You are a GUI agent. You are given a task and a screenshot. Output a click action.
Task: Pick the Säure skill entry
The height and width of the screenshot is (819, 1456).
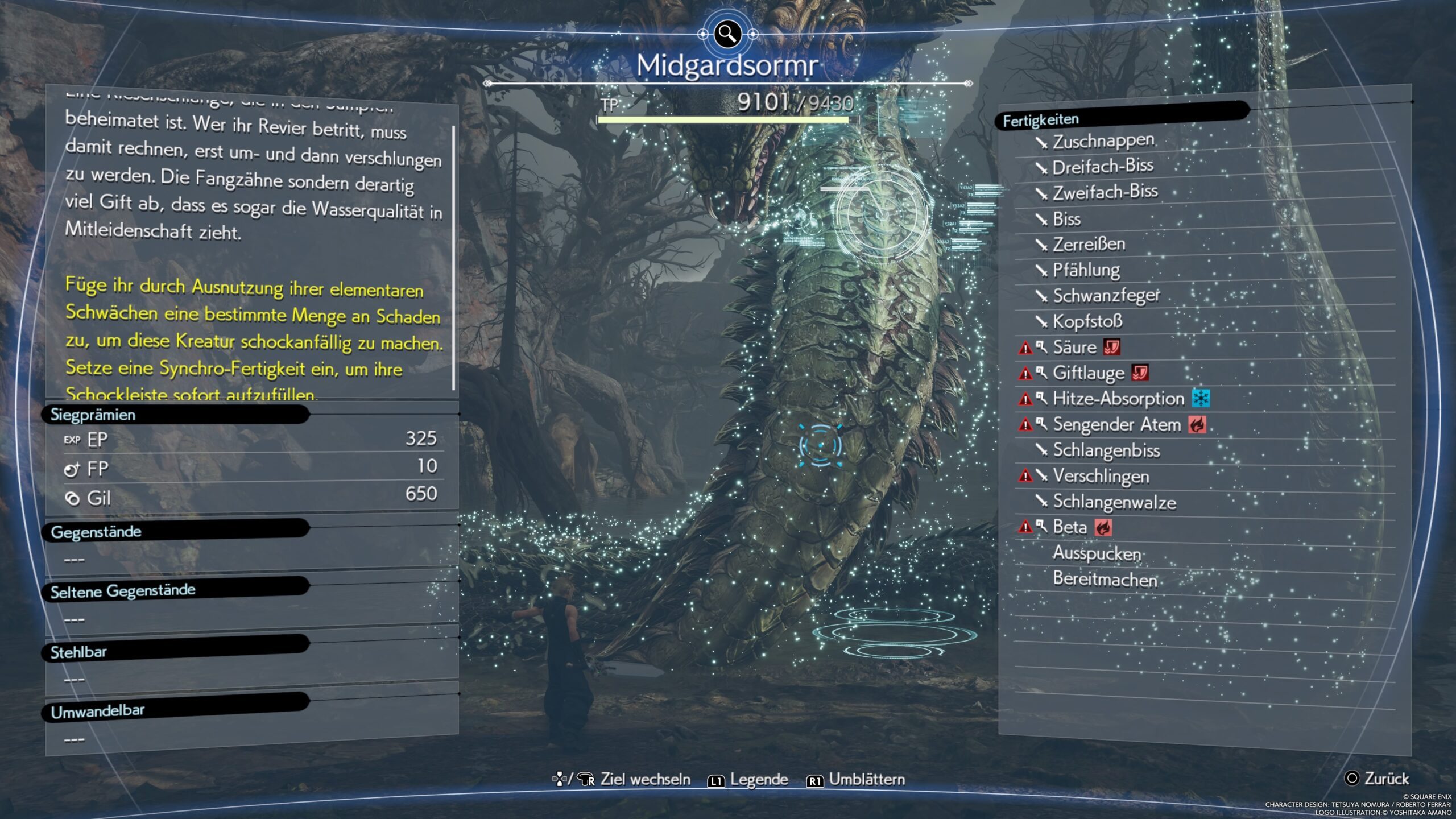(1074, 347)
